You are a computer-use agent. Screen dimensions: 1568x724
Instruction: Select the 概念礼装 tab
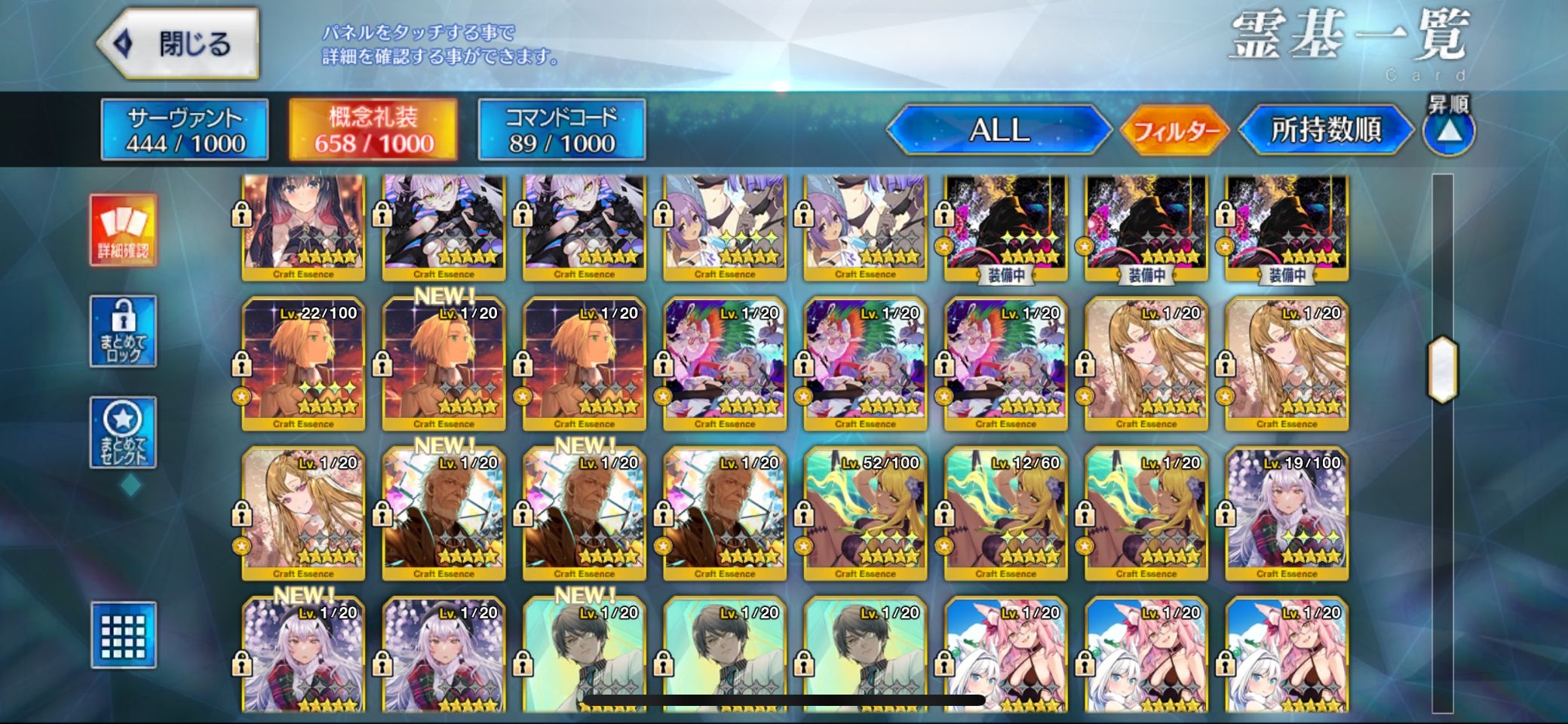click(373, 130)
